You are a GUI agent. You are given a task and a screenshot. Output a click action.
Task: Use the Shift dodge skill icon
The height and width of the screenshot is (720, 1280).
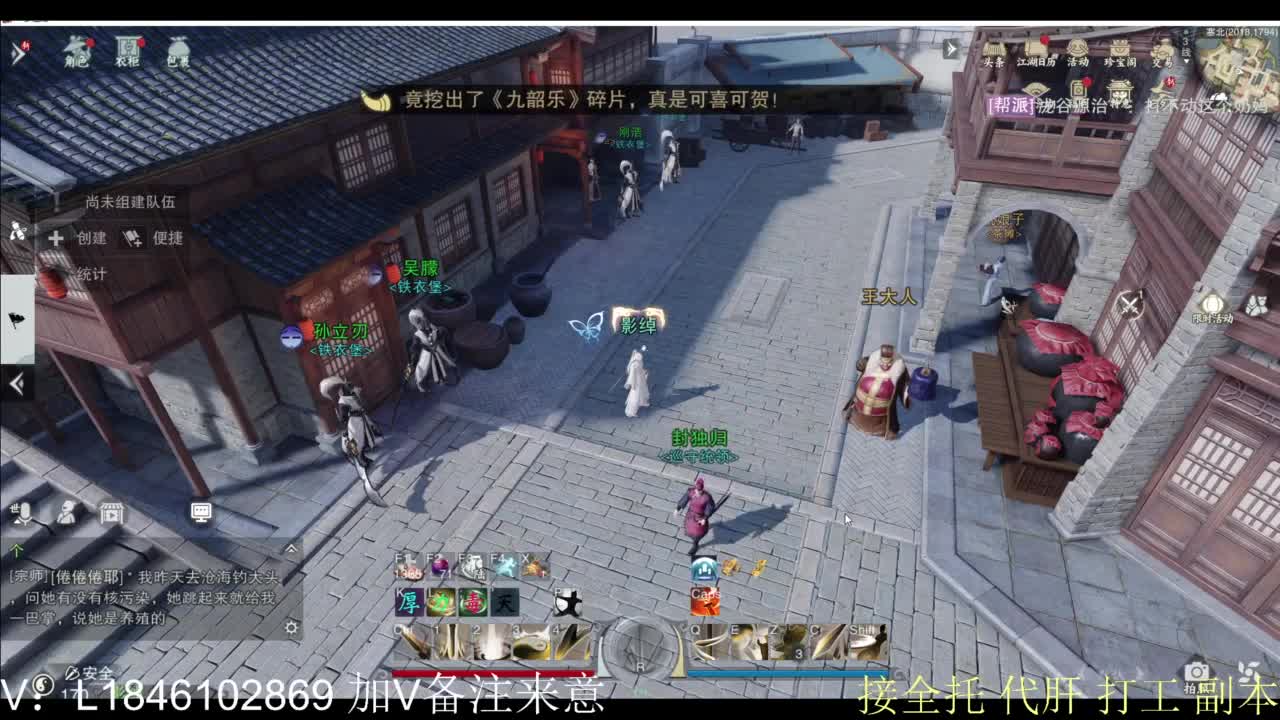pos(865,641)
